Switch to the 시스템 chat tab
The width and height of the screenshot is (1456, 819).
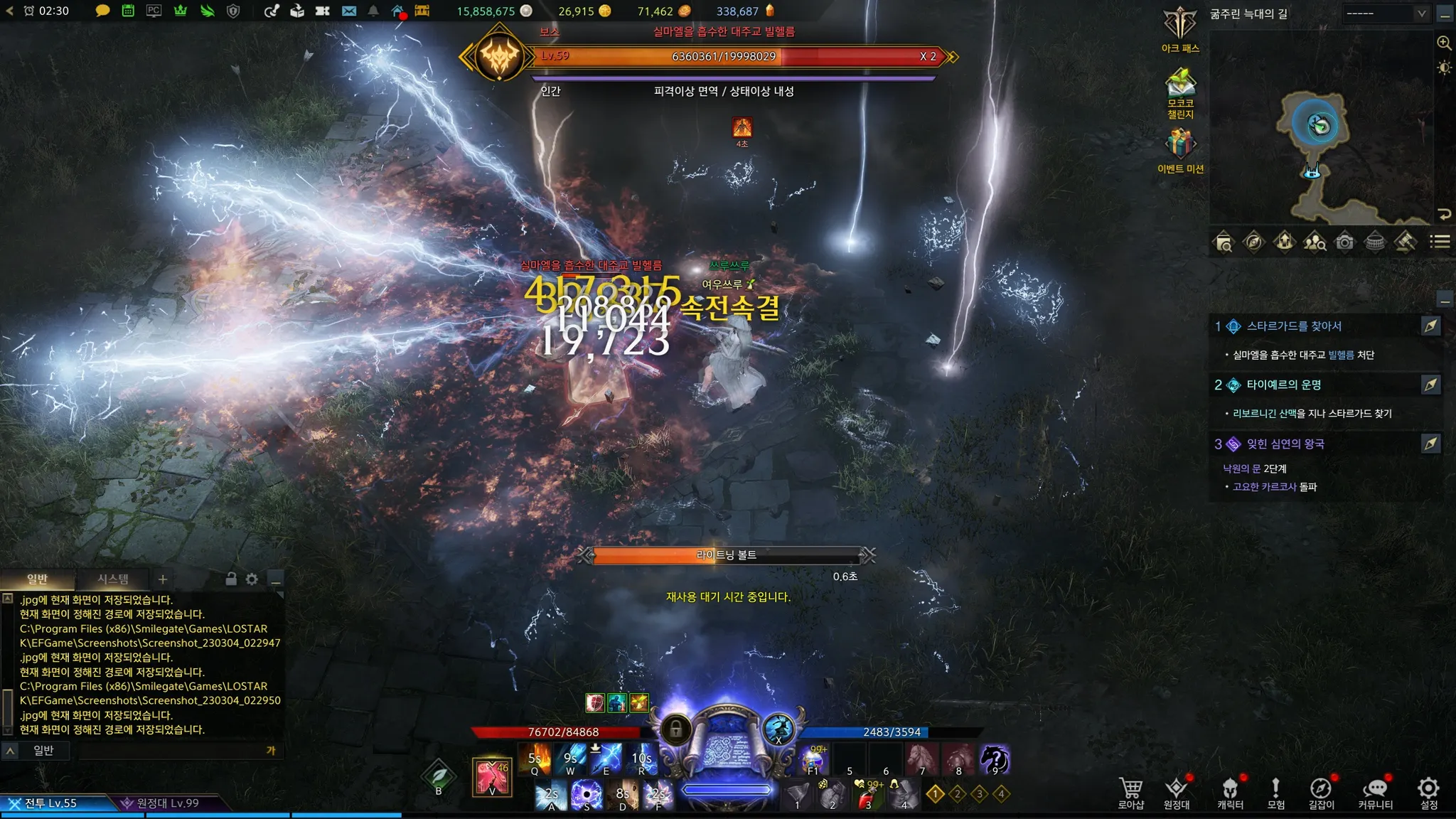tap(113, 579)
